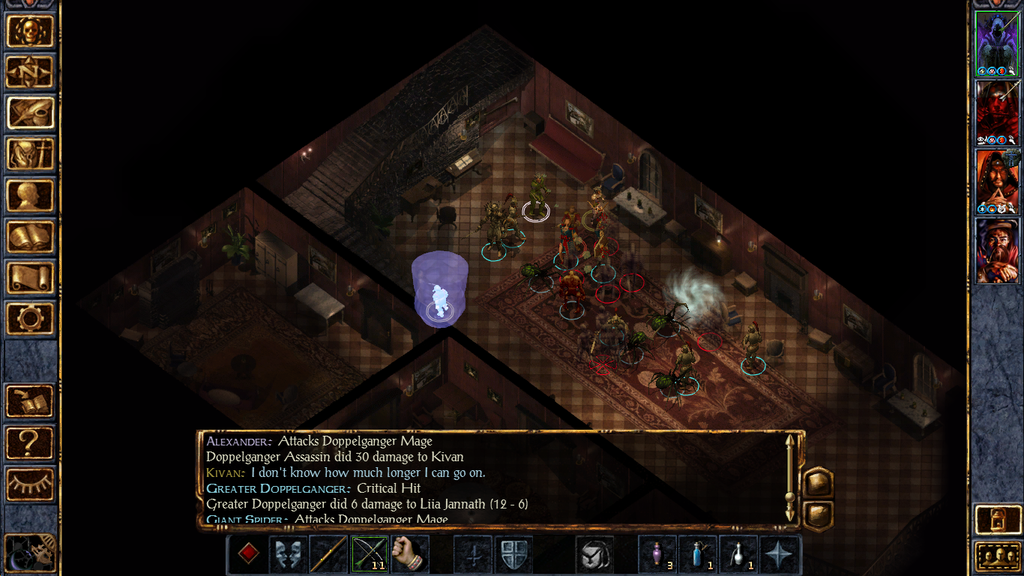Open the character record screen

30,196
